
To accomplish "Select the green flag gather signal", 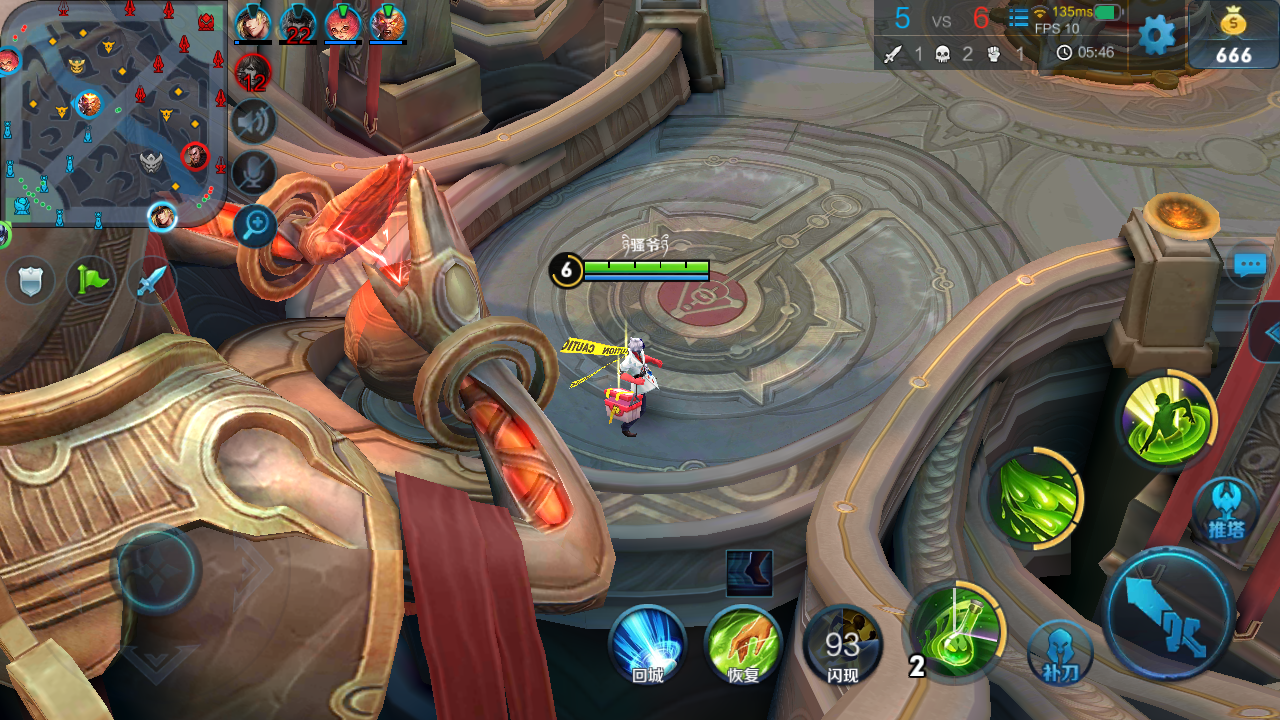I will [x=90, y=281].
